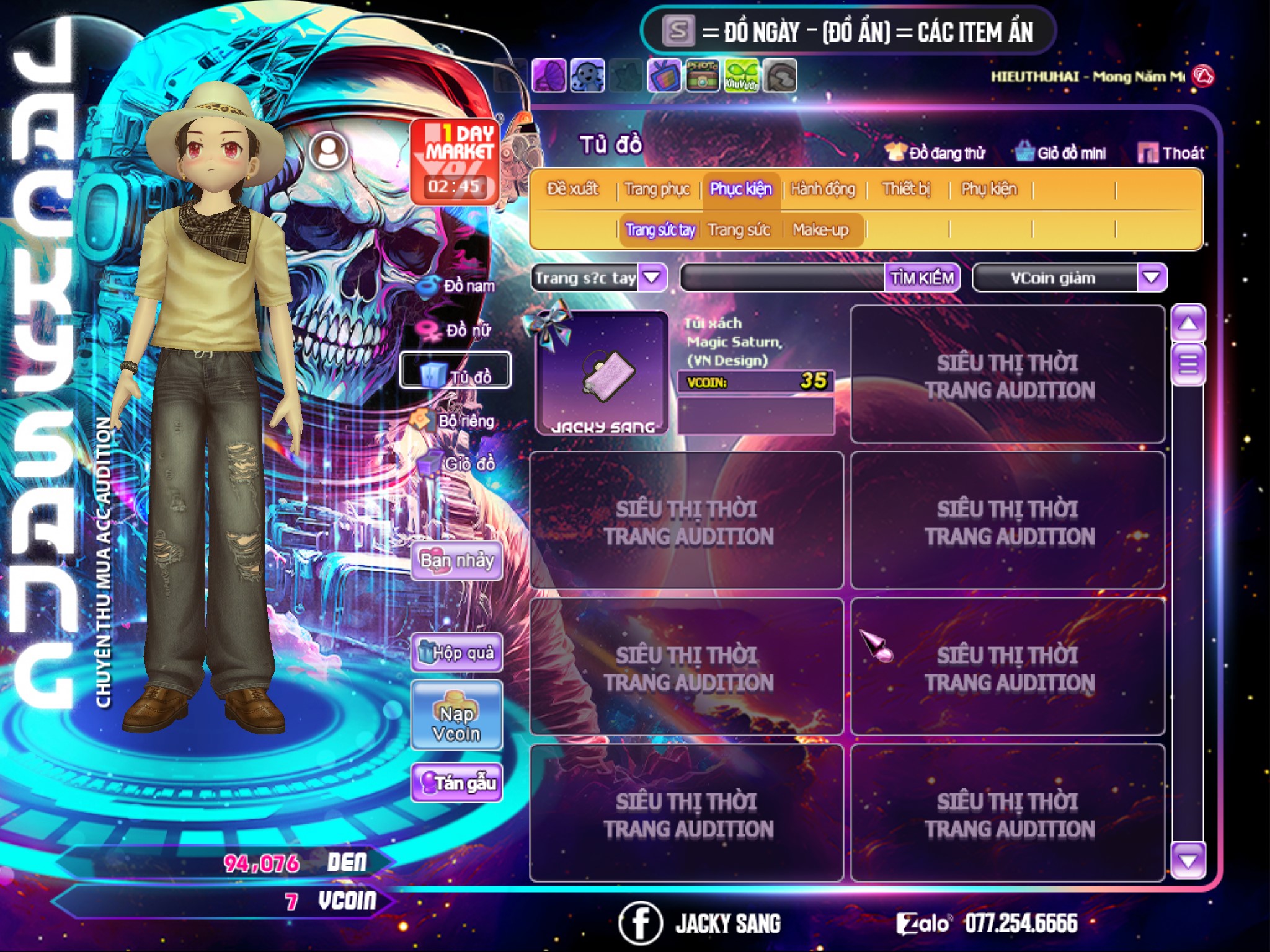Open the Thiết bị tab
Viewport: 1270px width, 952px height.
(x=906, y=189)
